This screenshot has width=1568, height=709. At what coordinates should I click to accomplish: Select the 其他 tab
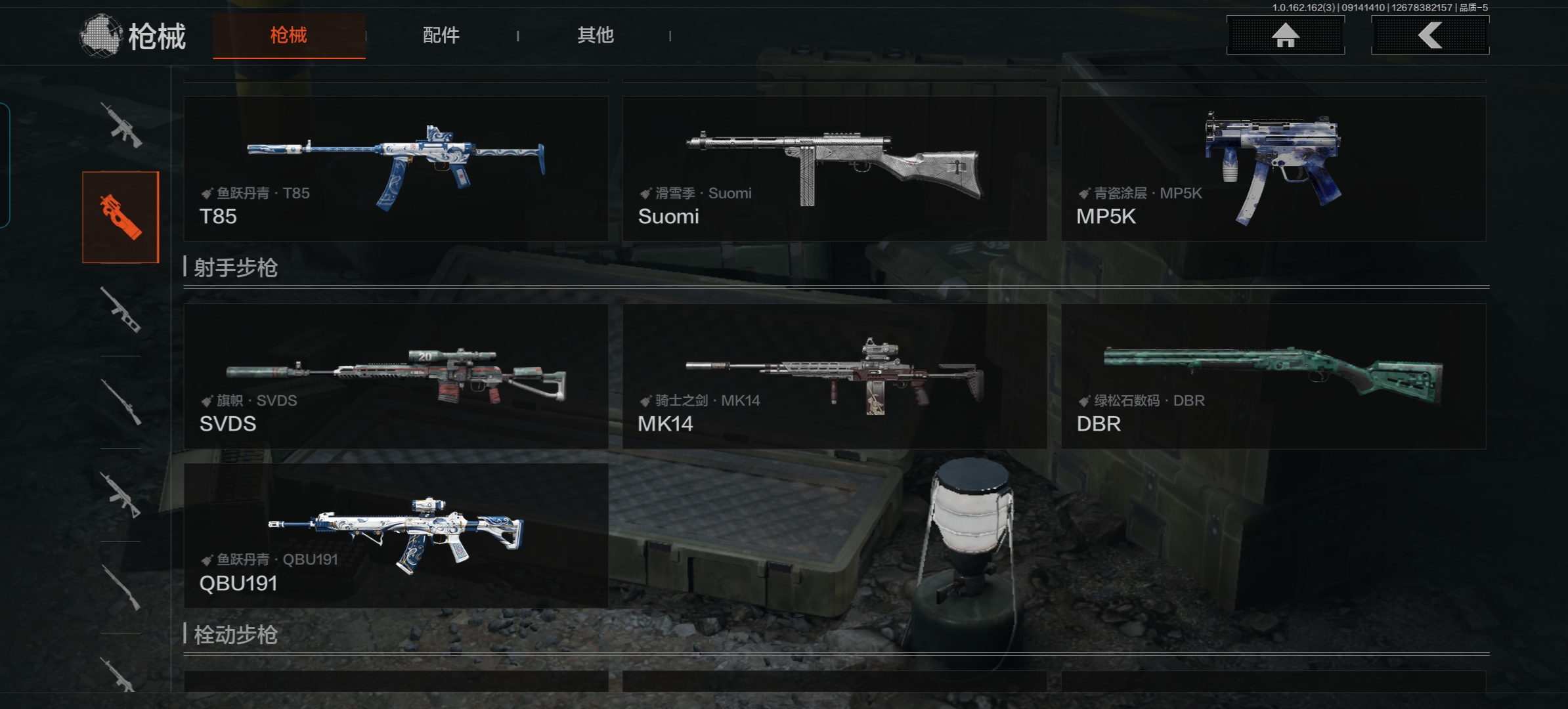(595, 35)
